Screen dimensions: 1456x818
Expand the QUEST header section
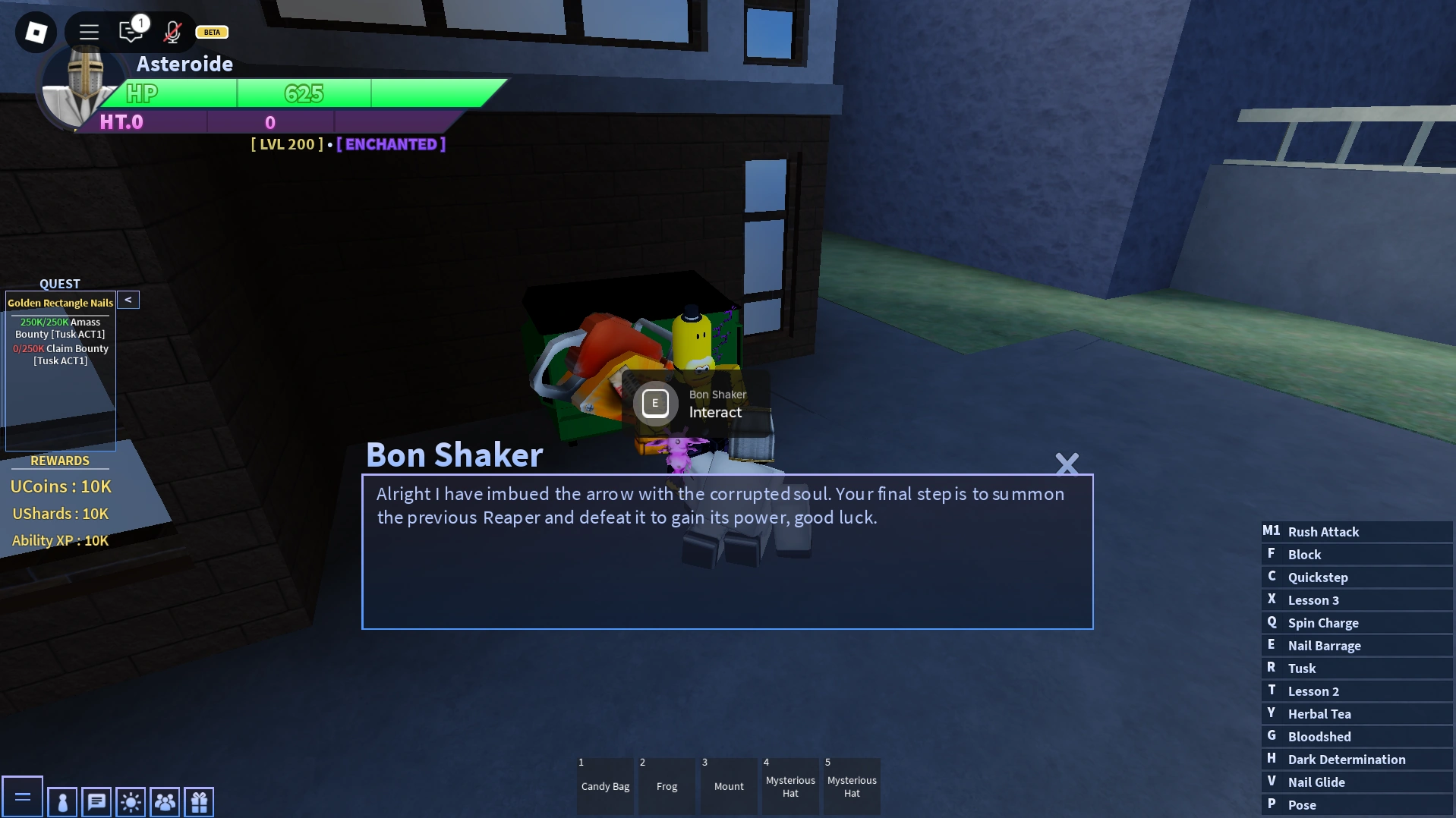pos(60,283)
